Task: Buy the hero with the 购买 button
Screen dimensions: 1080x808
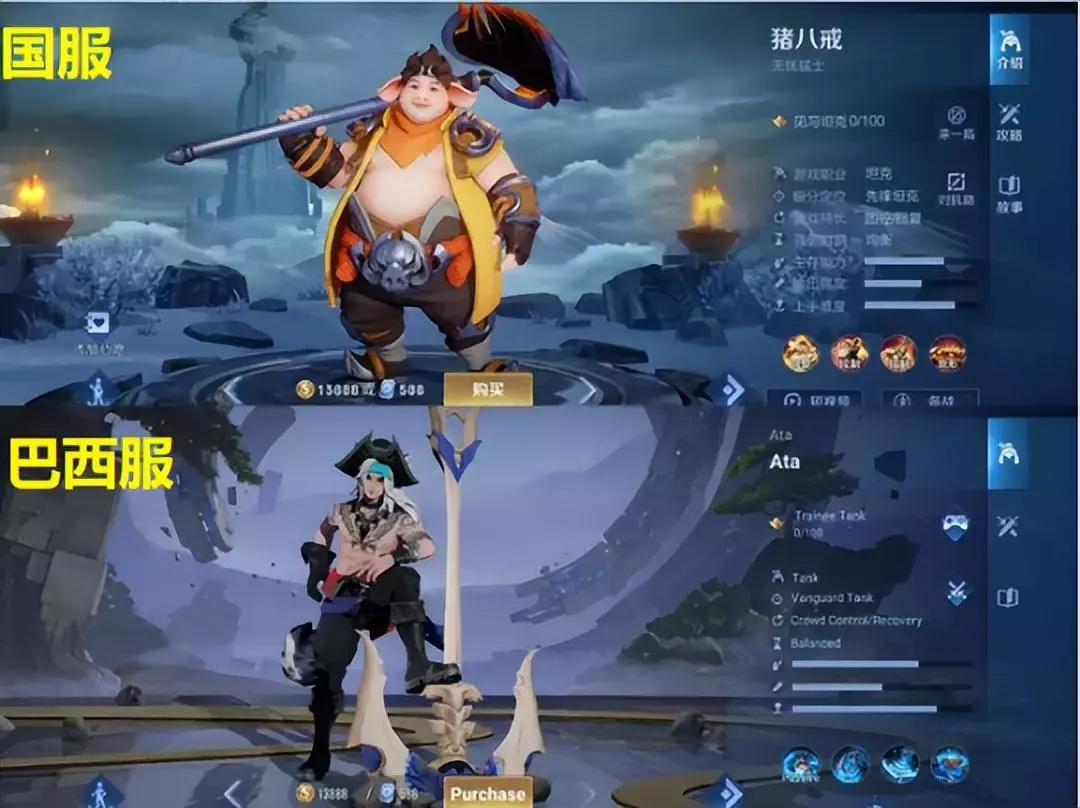Action: pyautogui.click(x=488, y=388)
